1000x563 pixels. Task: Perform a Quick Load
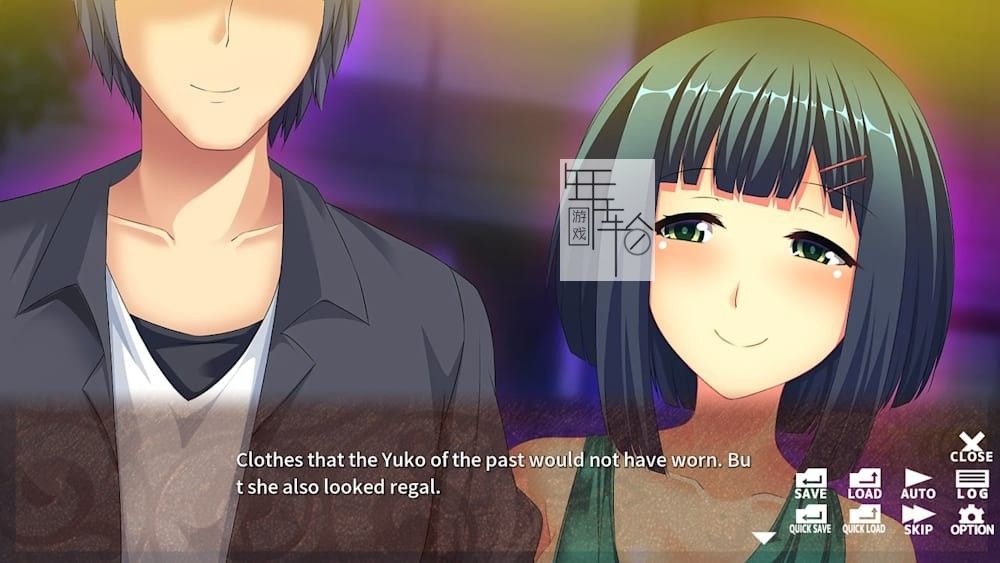point(864,519)
